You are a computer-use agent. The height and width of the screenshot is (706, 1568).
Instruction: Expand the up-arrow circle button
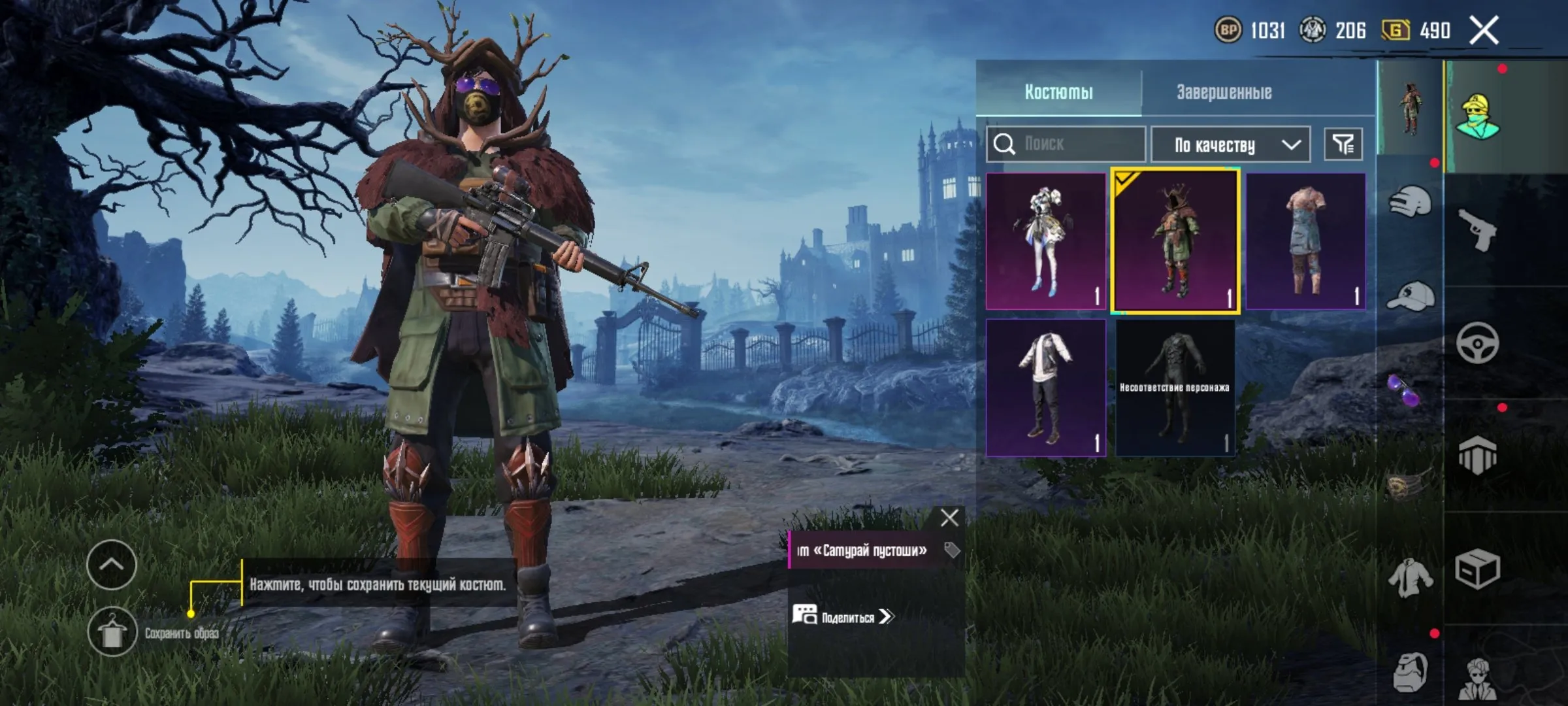click(111, 565)
